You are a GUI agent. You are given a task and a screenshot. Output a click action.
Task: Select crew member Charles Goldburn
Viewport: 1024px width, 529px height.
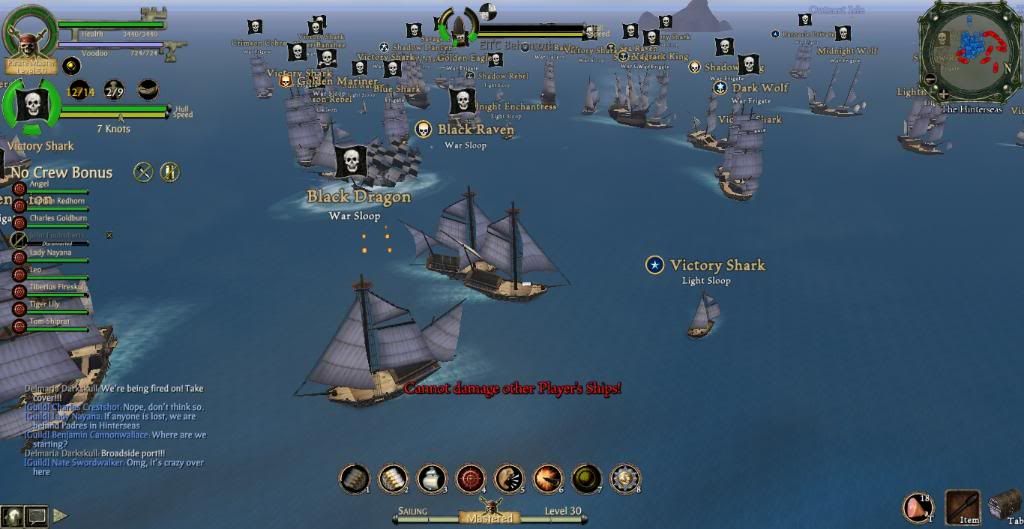(55, 217)
